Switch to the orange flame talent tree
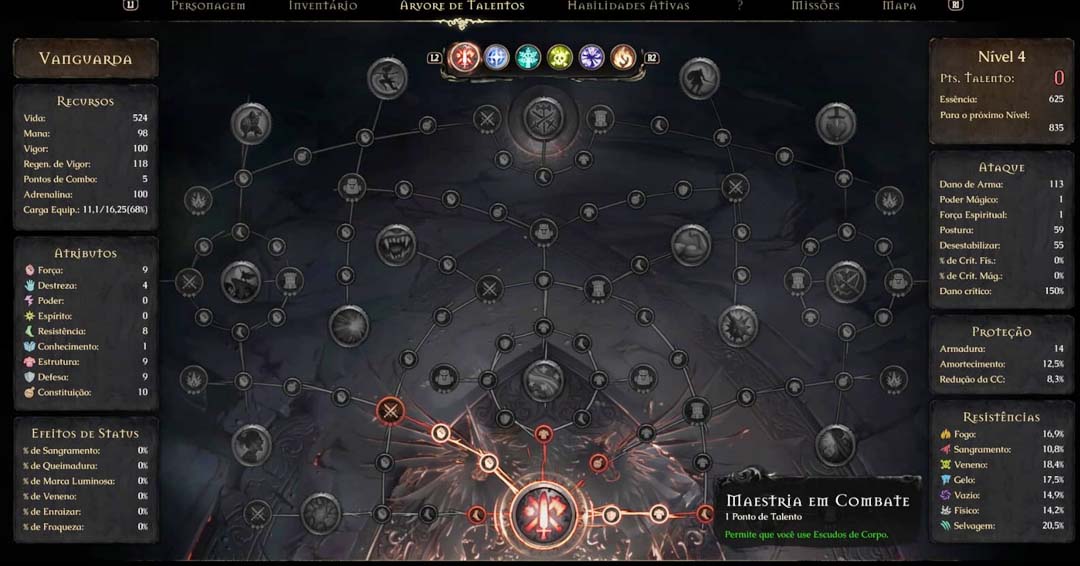 (623, 57)
